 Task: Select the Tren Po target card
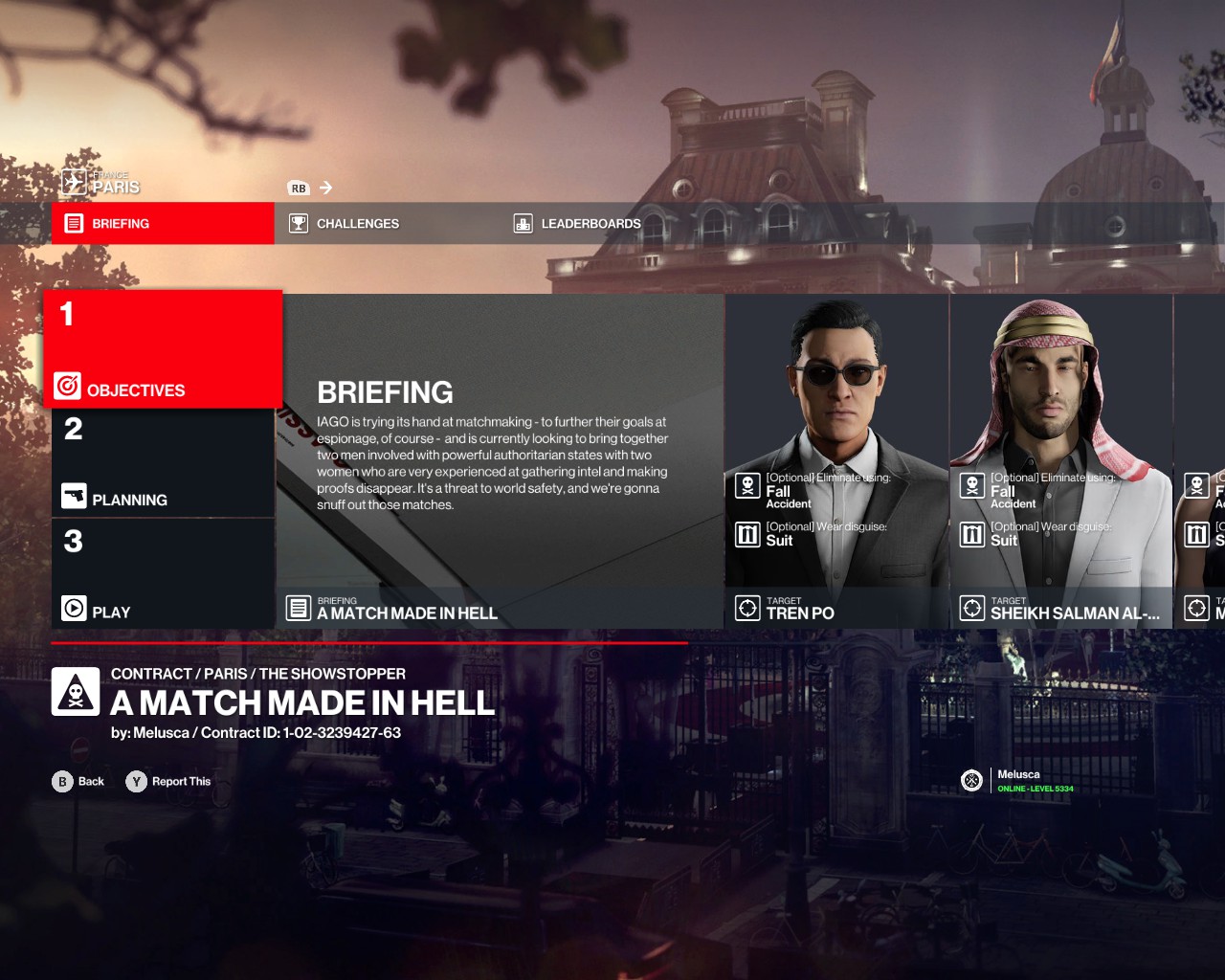[x=837, y=461]
